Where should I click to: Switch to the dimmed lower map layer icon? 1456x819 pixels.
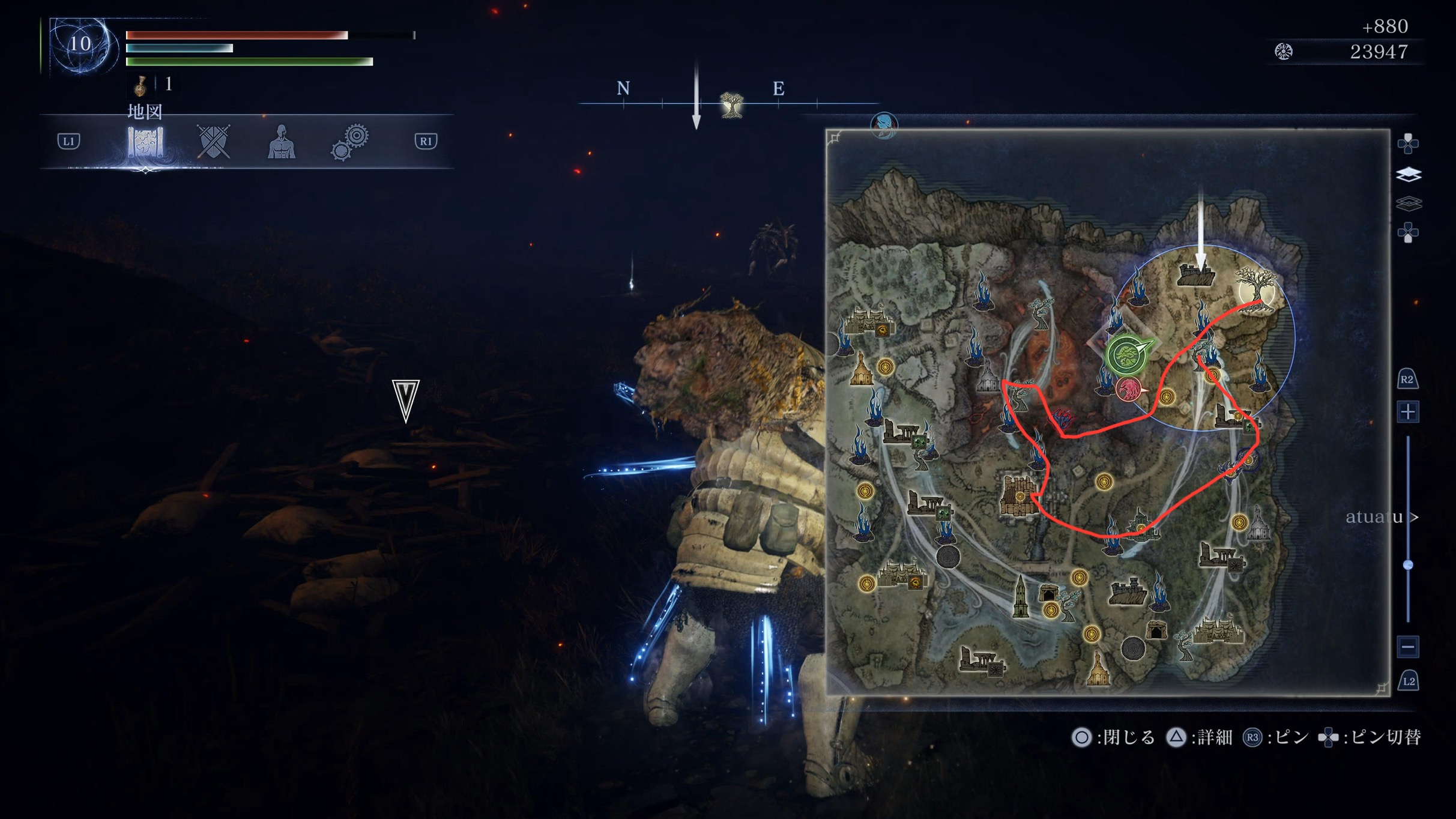(1409, 204)
